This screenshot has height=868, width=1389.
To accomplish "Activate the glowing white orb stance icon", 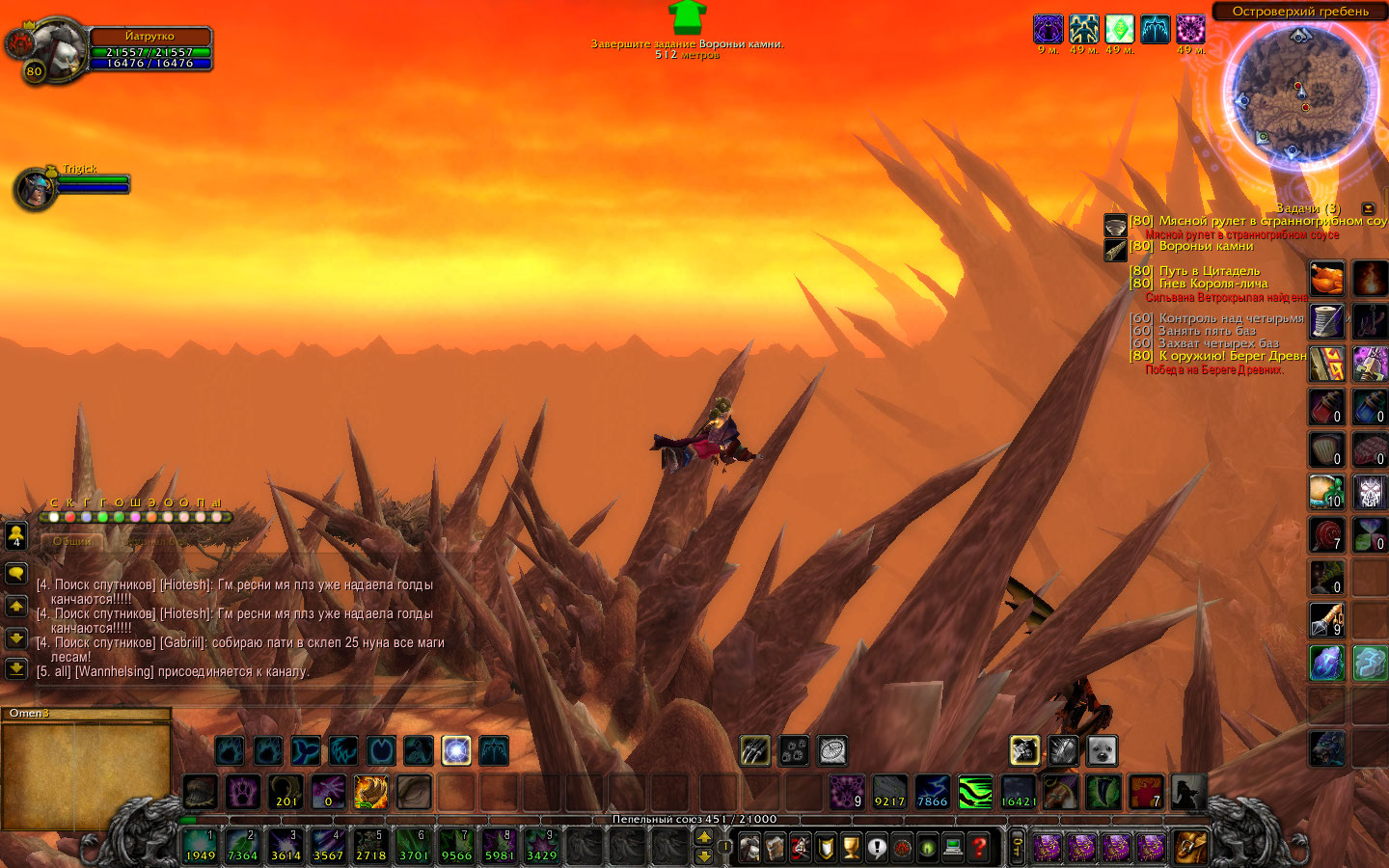I will pos(456,750).
